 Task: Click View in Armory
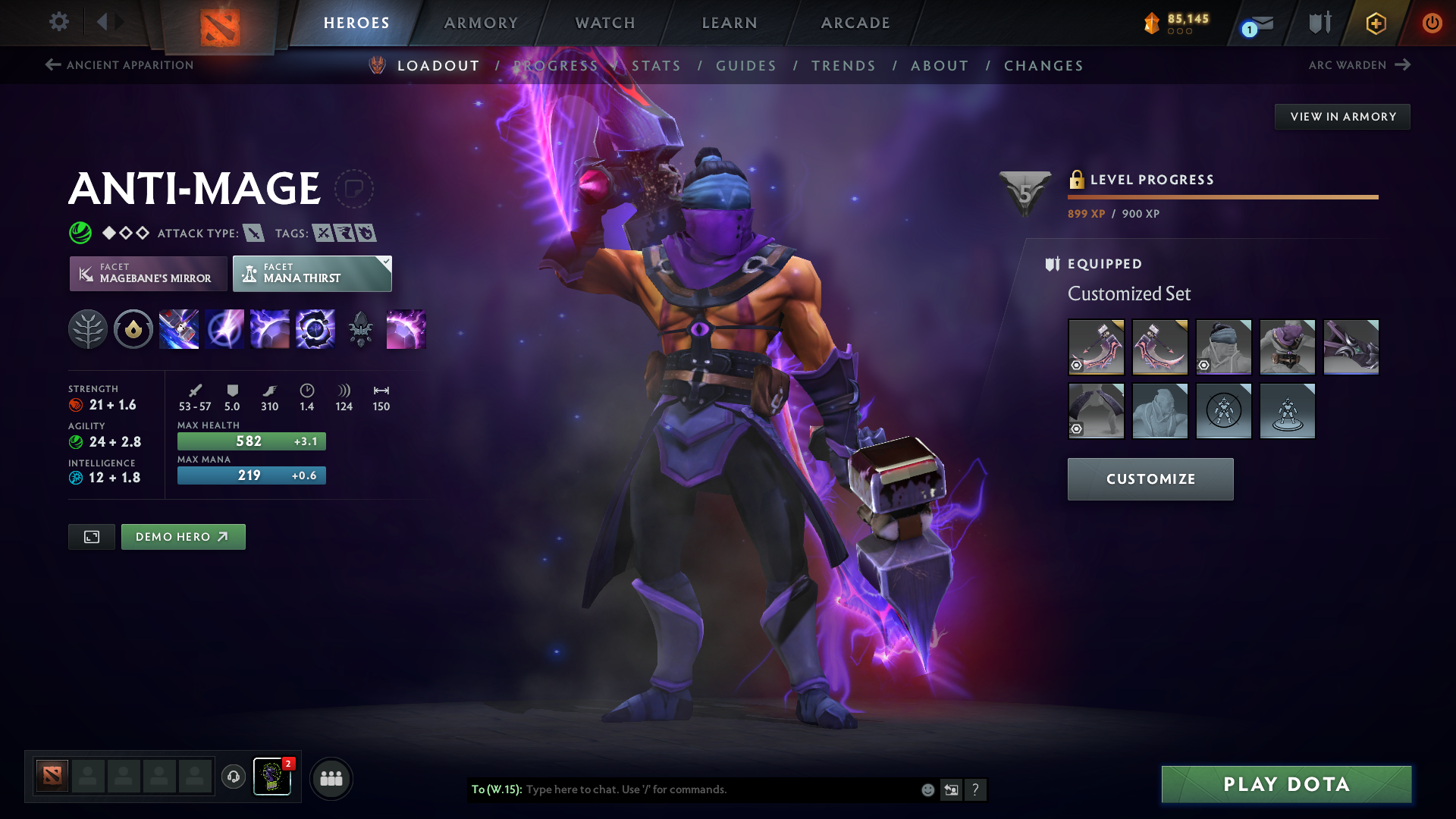pyautogui.click(x=1342, y=116)
